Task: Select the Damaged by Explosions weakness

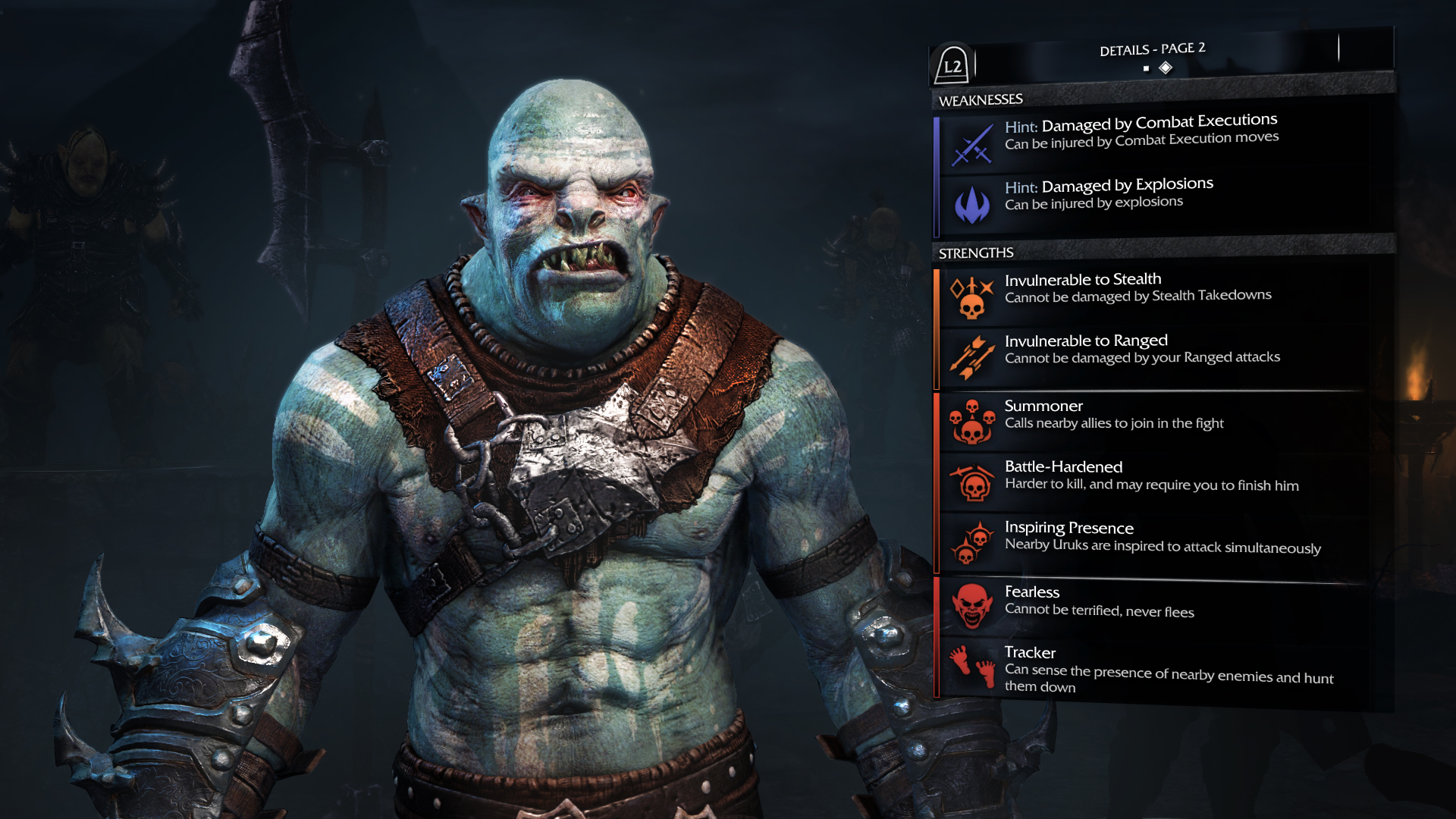Action: 1109,193
